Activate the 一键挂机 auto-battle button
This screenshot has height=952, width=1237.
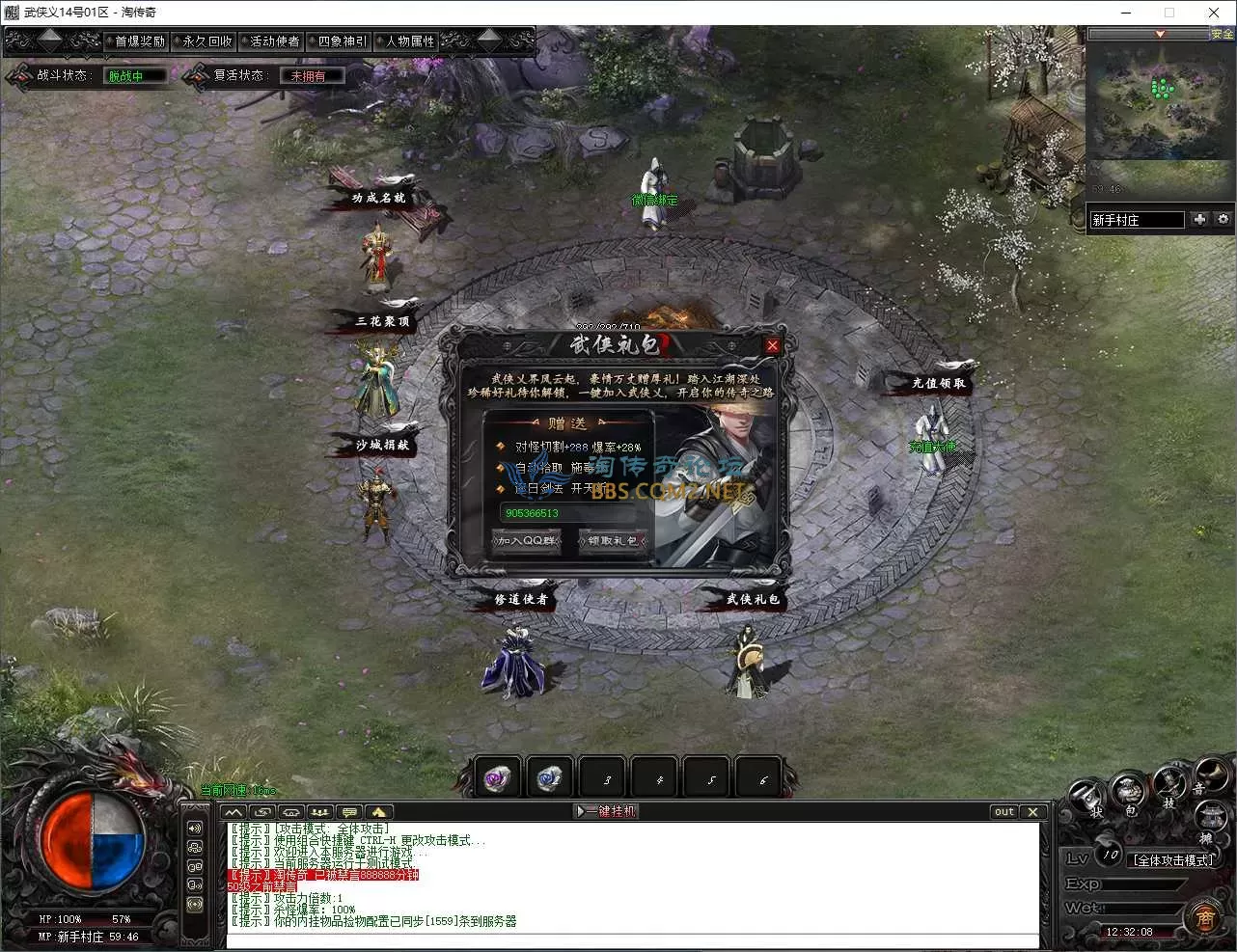(x=607, y=811)
